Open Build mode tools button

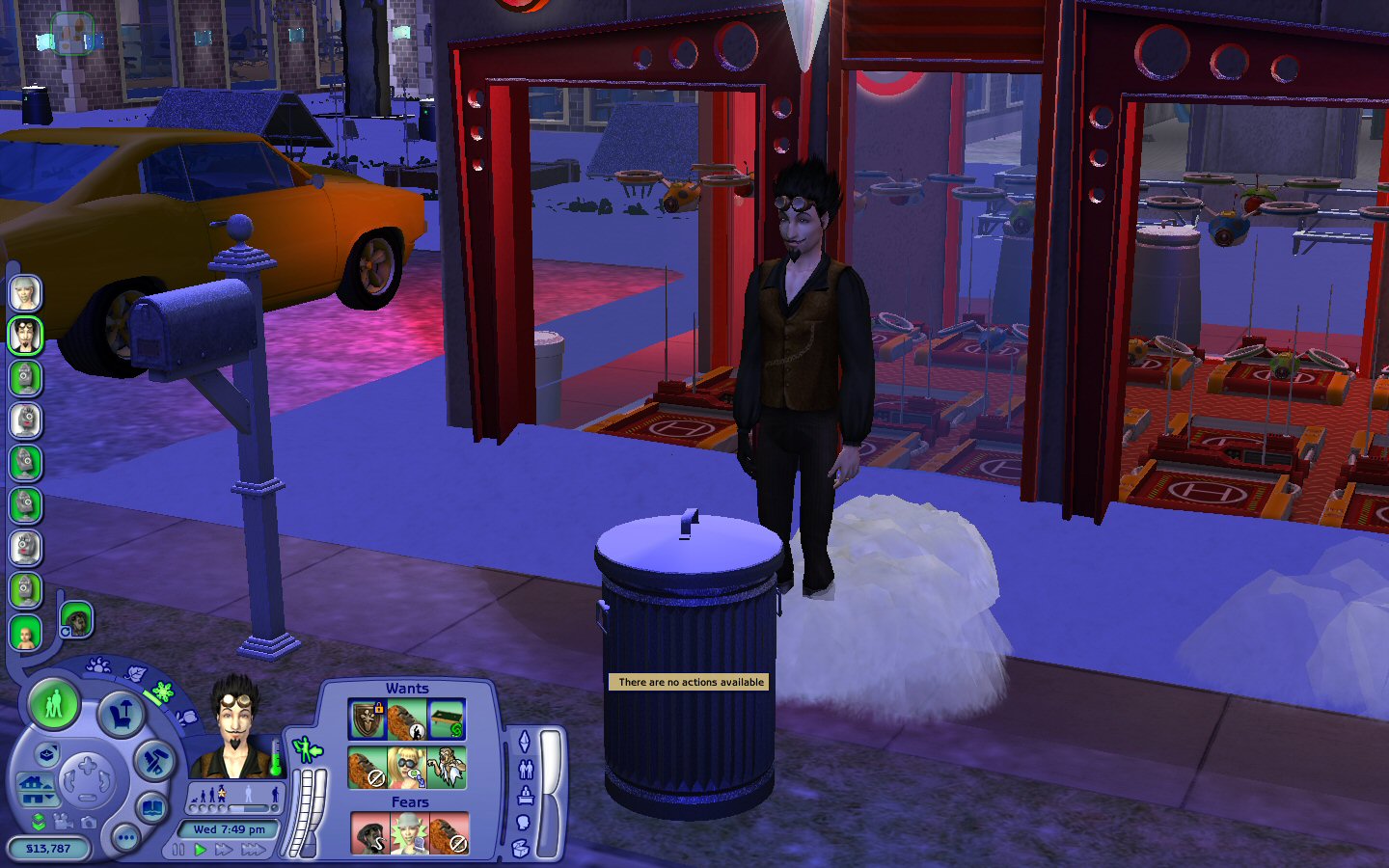[x=152, y=761]
